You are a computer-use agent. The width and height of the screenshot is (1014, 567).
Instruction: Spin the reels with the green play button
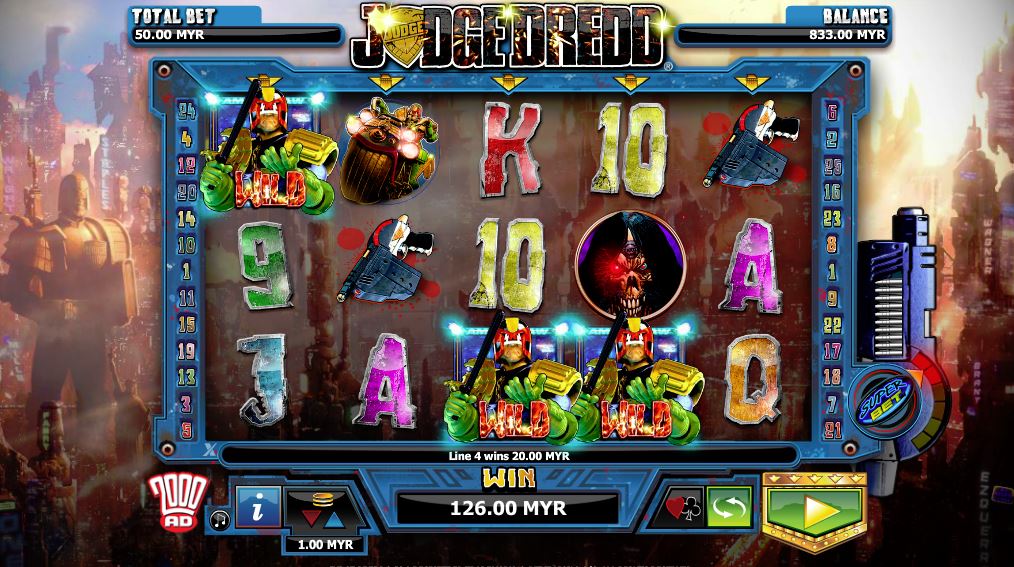(x=813, y=510)
